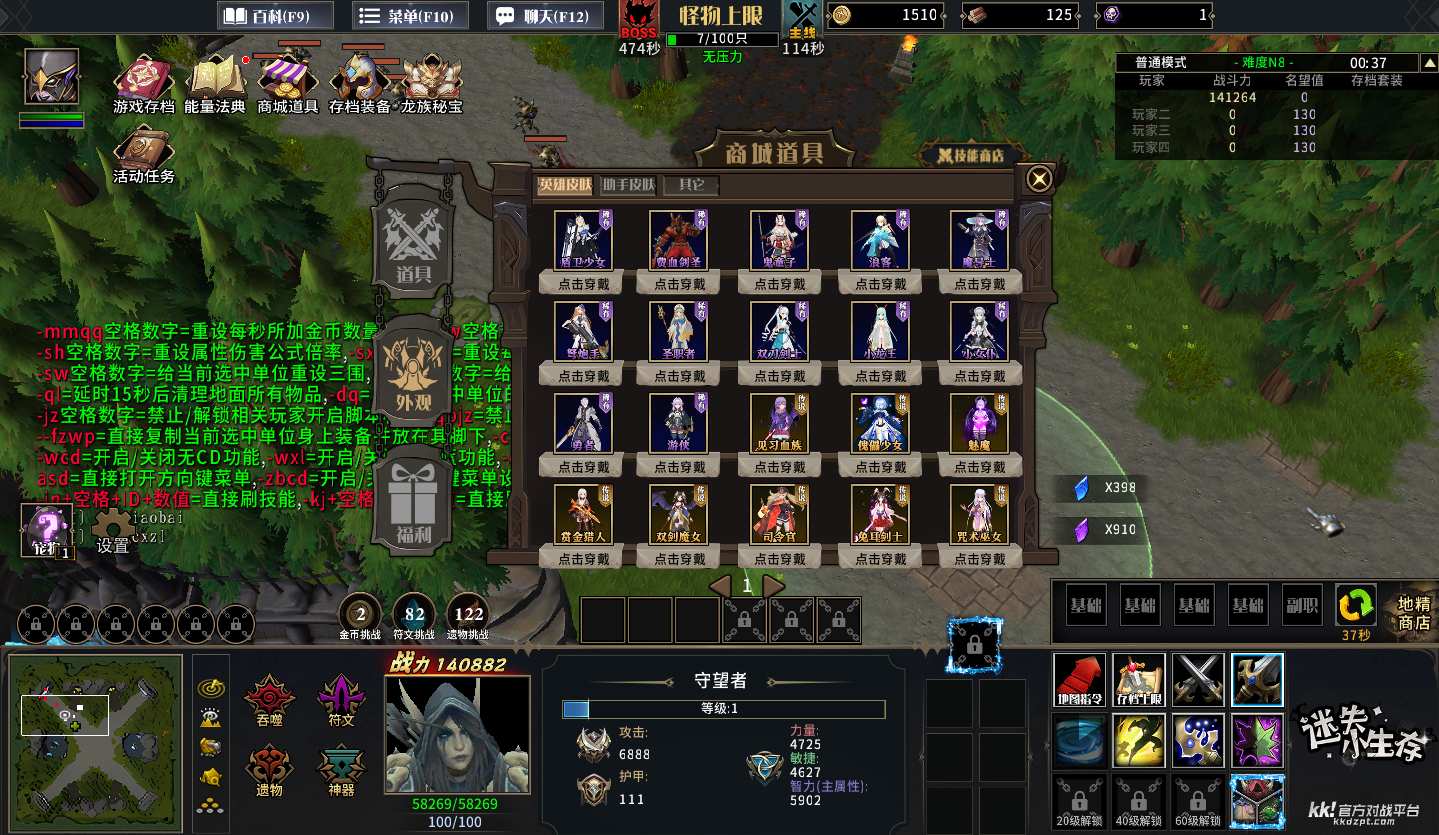Open the 龙族秘宝 dragon treasure icon

[x=432, y=77]
